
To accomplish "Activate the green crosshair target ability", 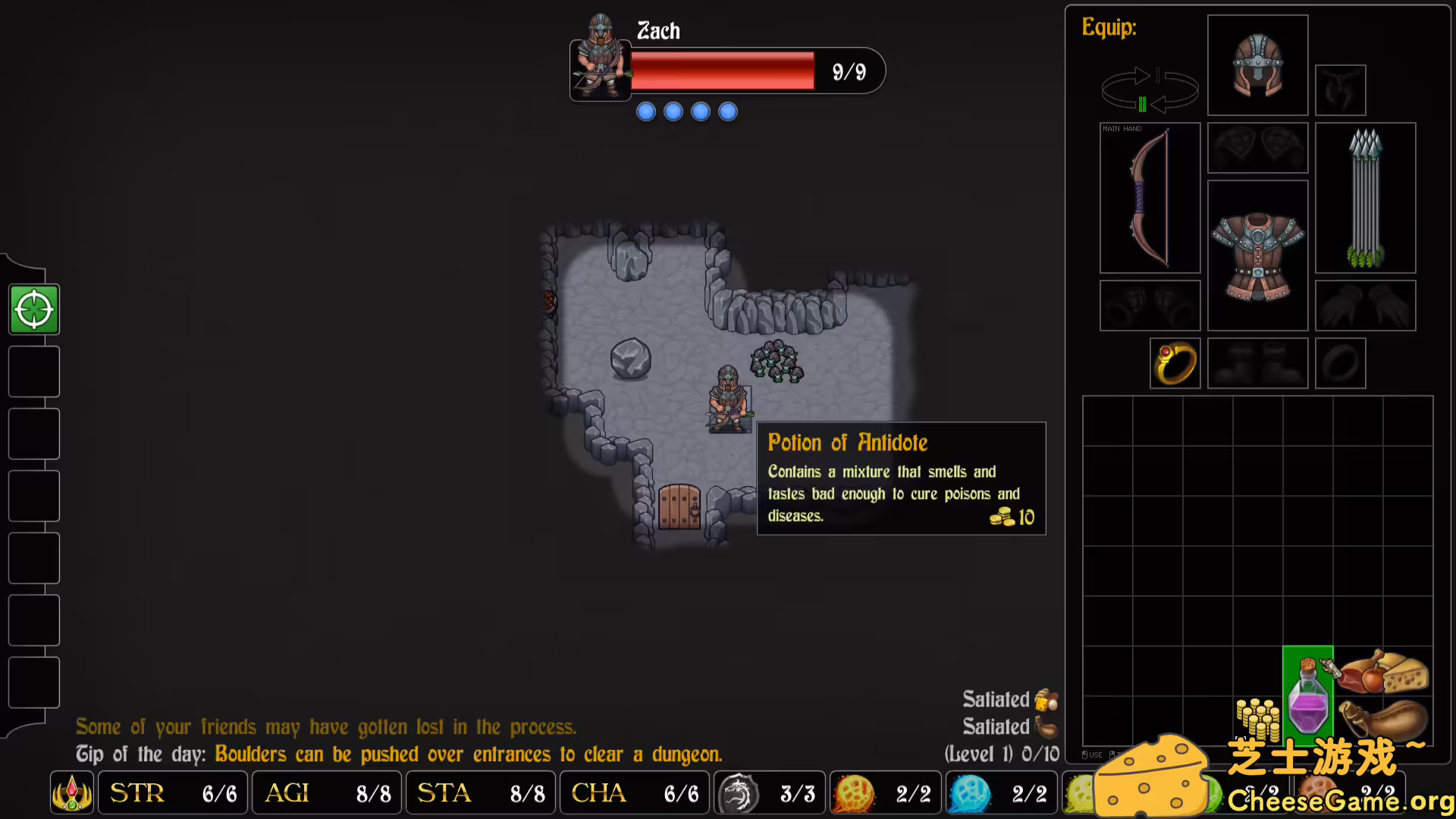I will click(x=34, y=309).
